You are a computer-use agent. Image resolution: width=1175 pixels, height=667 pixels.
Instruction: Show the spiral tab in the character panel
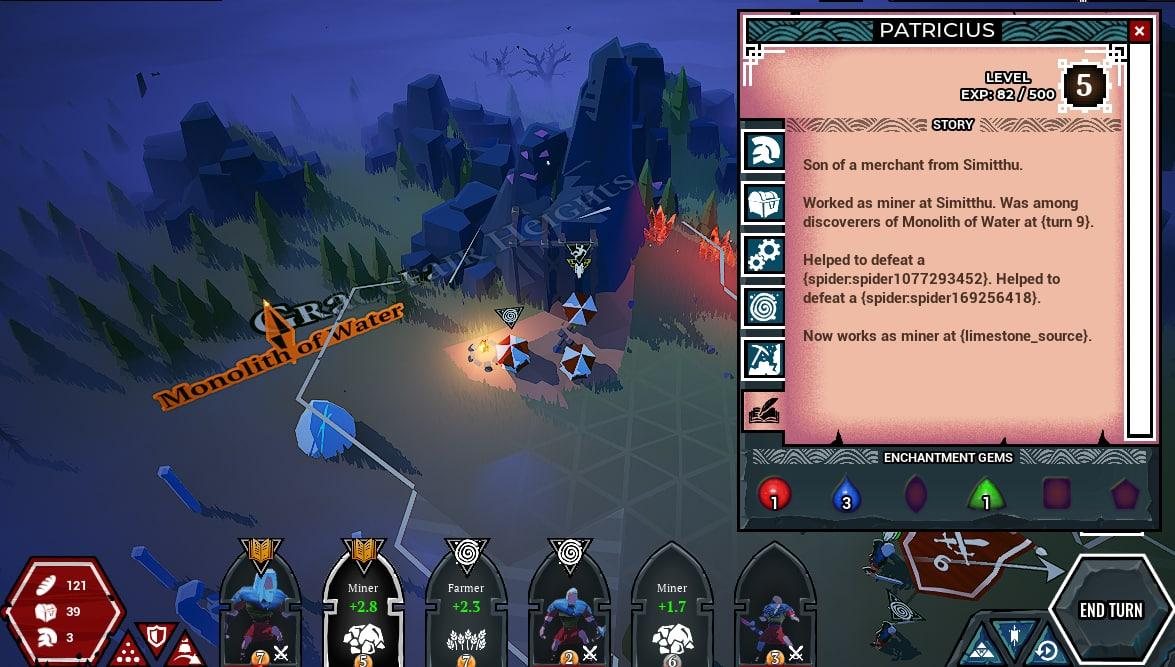pos(764,307)
